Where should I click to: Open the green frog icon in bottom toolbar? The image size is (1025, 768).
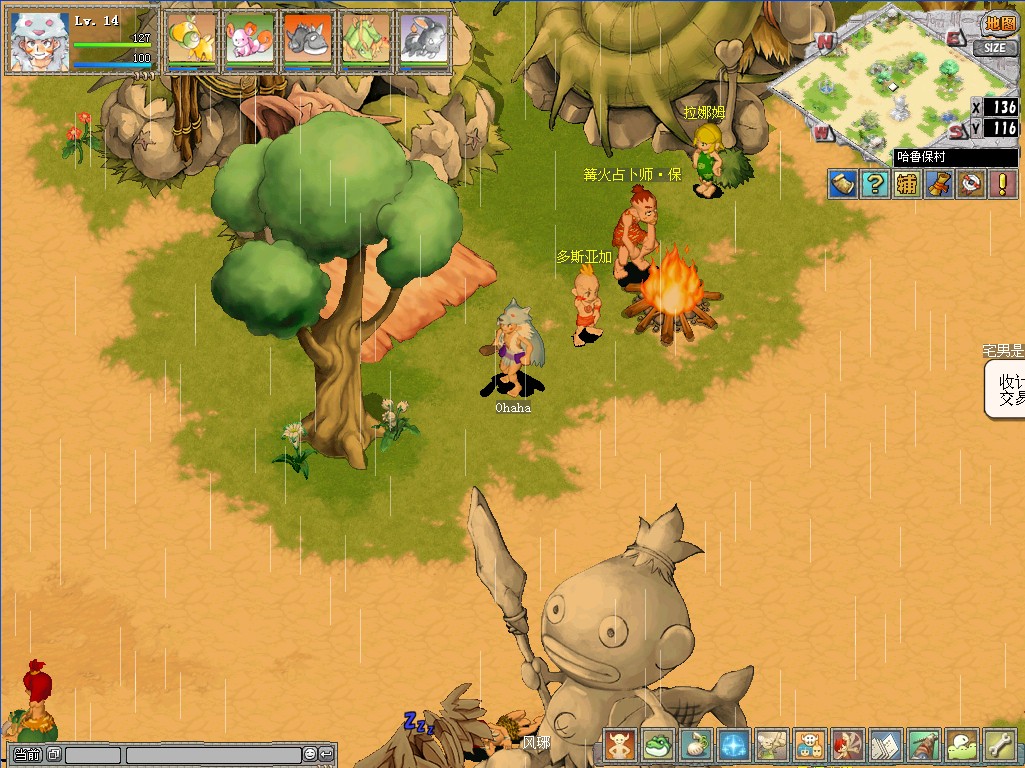tap(658, 745)
